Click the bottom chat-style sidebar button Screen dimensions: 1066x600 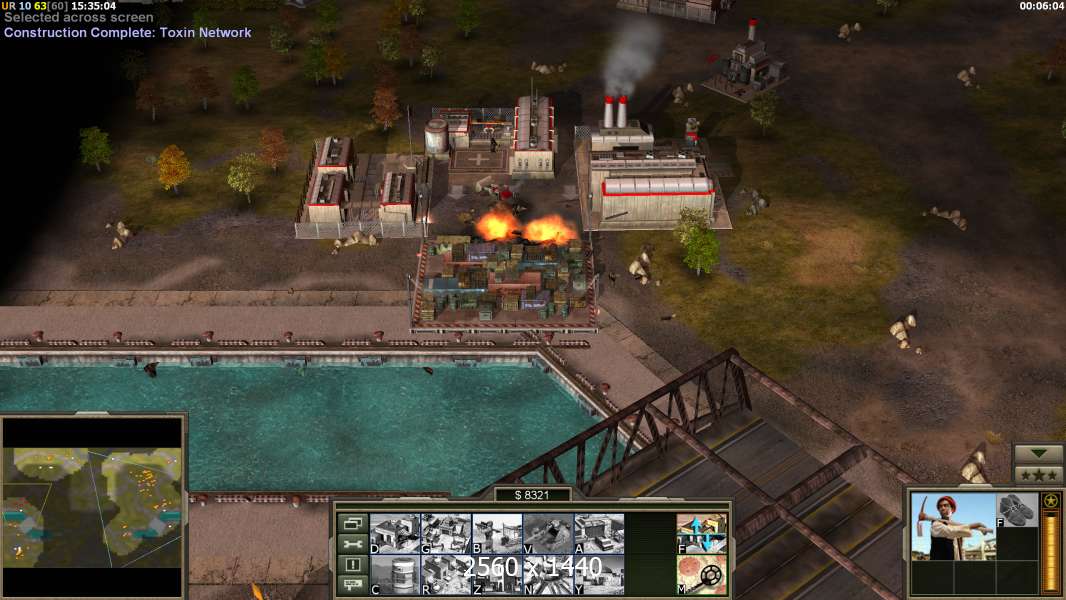[352, 586]
